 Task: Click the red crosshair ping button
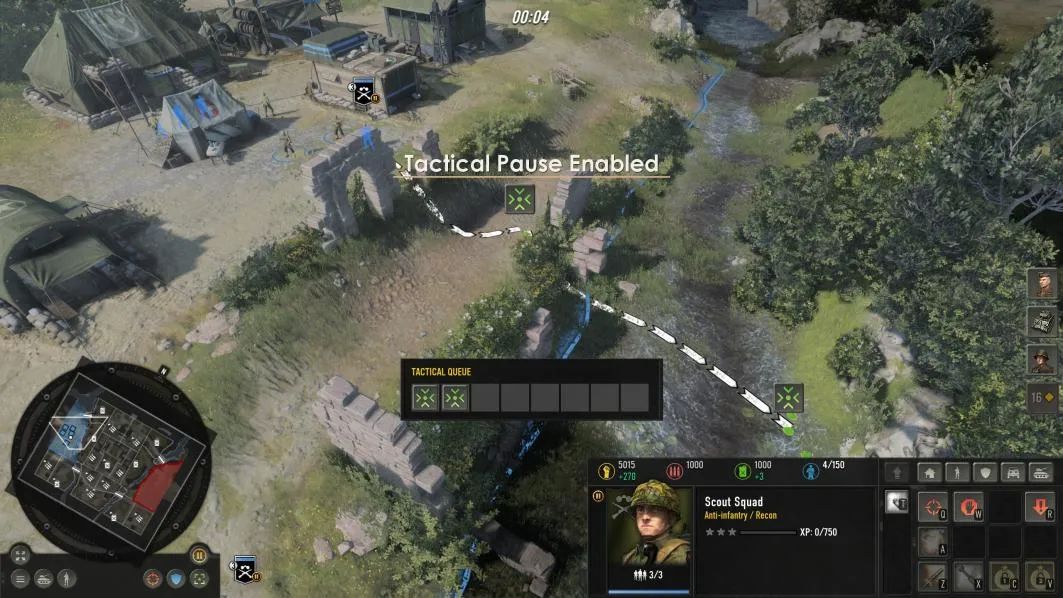pyautogui.click(x=153, y=578)
